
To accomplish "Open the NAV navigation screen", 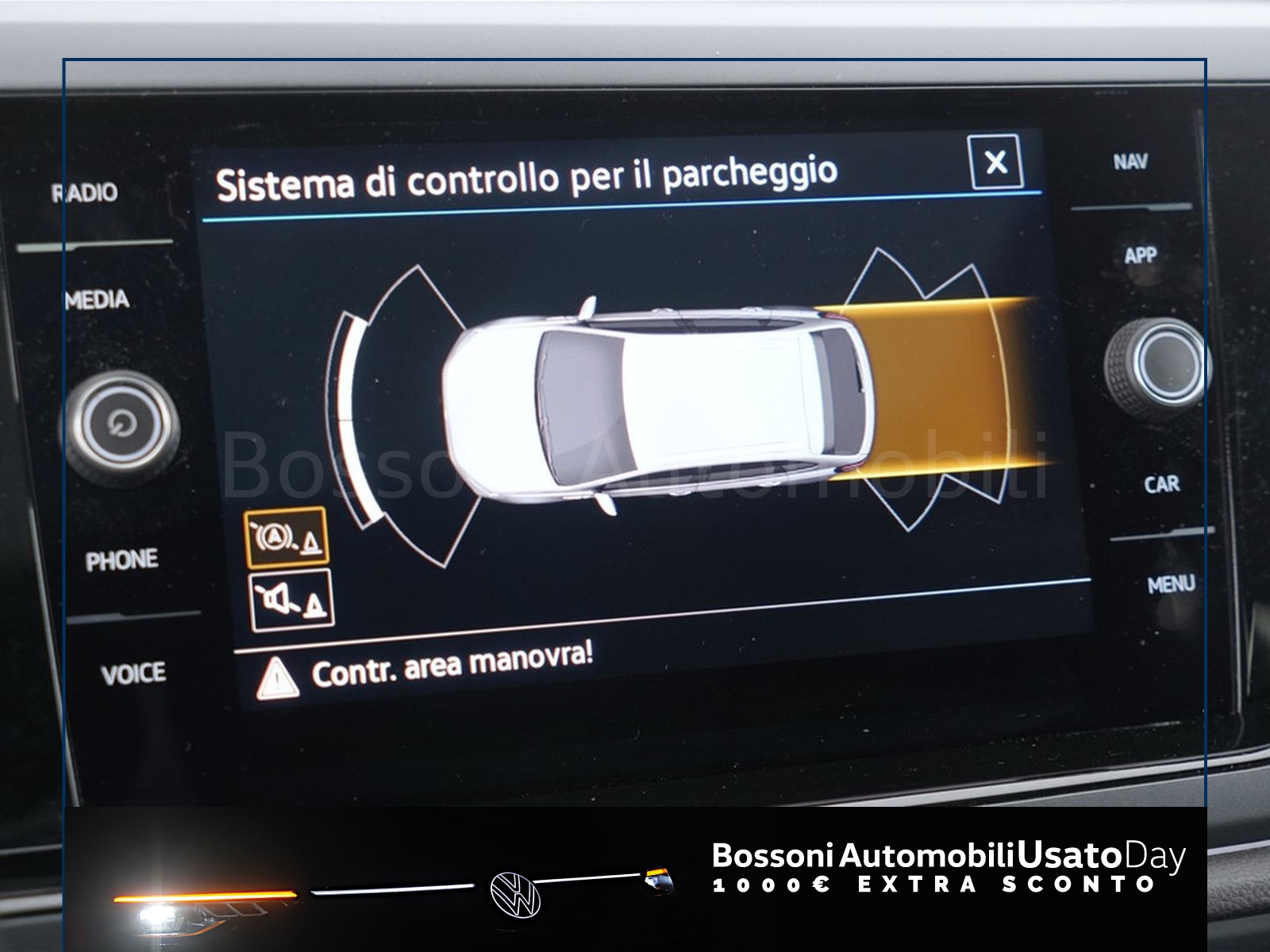I will coord(1130,162).
